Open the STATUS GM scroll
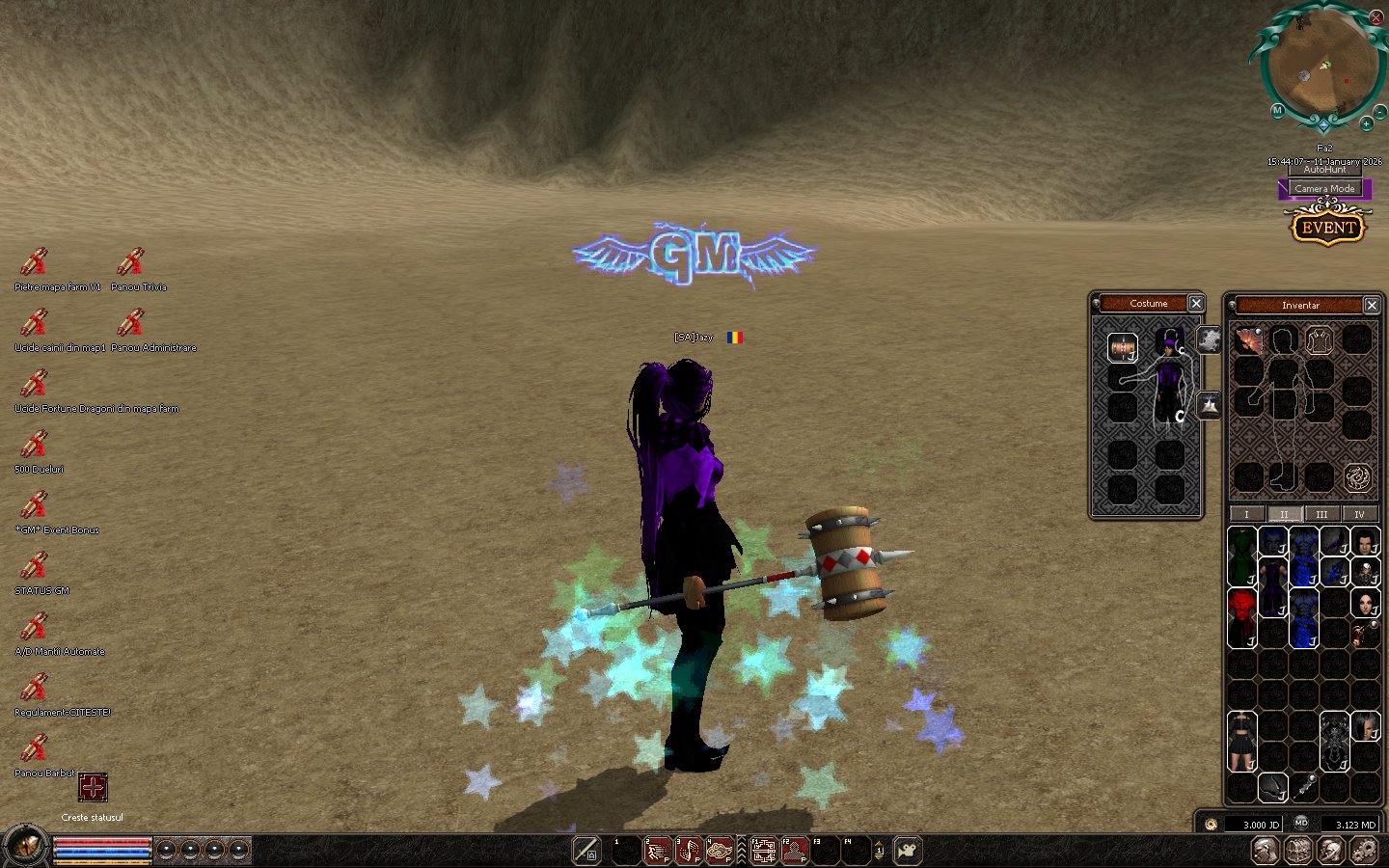Viewport: 1389px width, 868px height. coord(34,566)
